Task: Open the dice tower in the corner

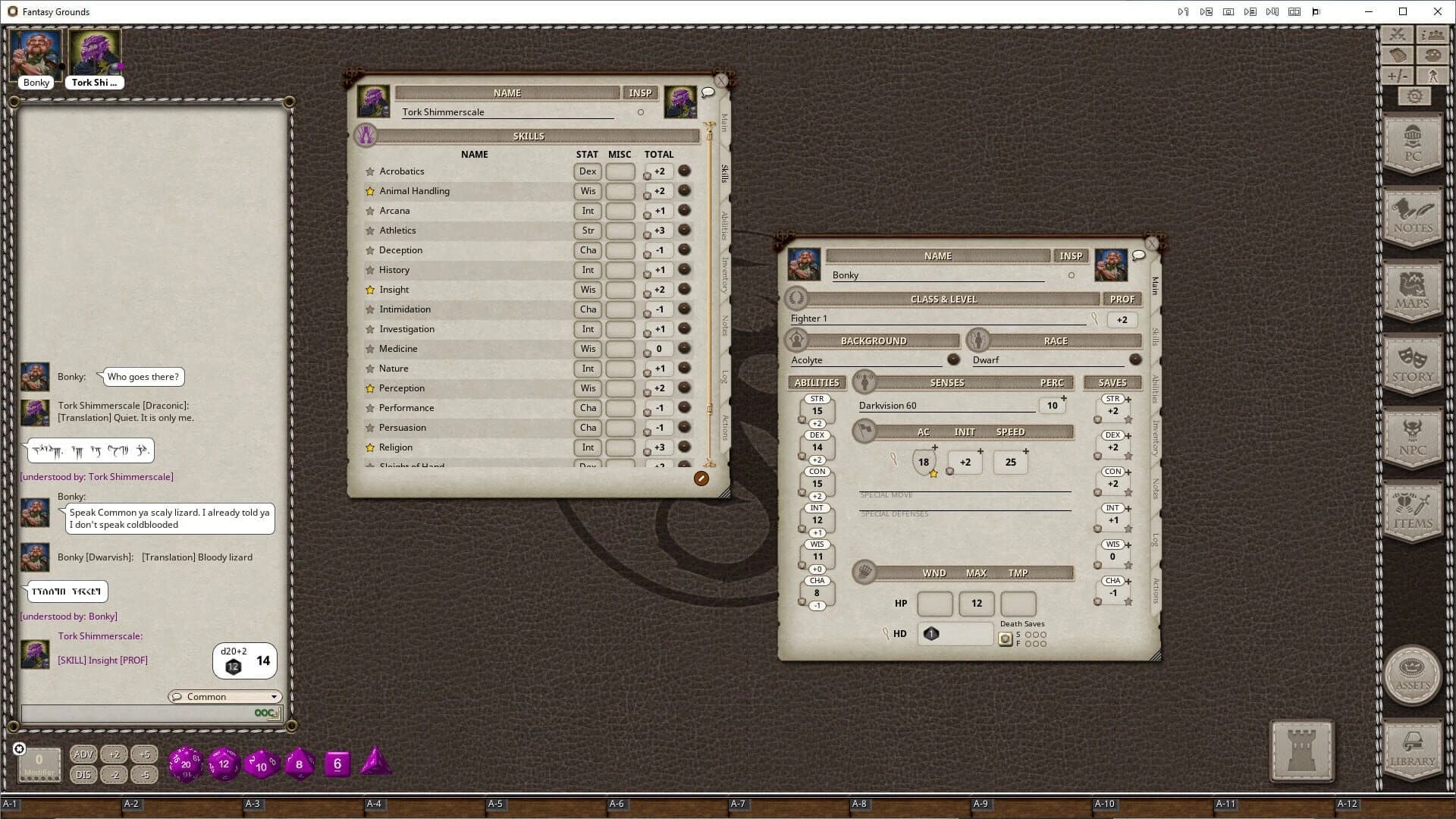Action: (x=1301, y=752)
